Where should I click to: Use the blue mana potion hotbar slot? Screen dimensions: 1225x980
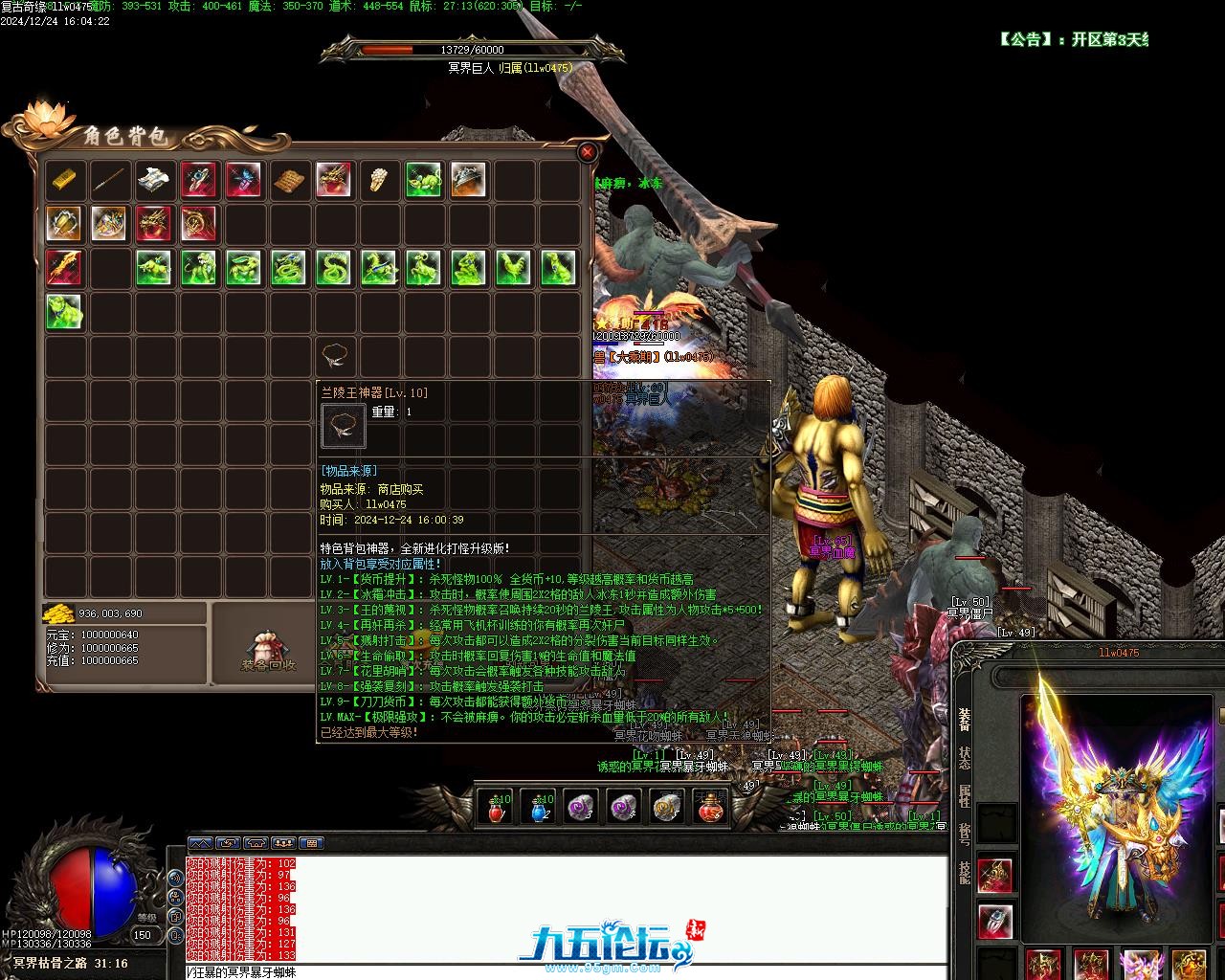(539, 807)
